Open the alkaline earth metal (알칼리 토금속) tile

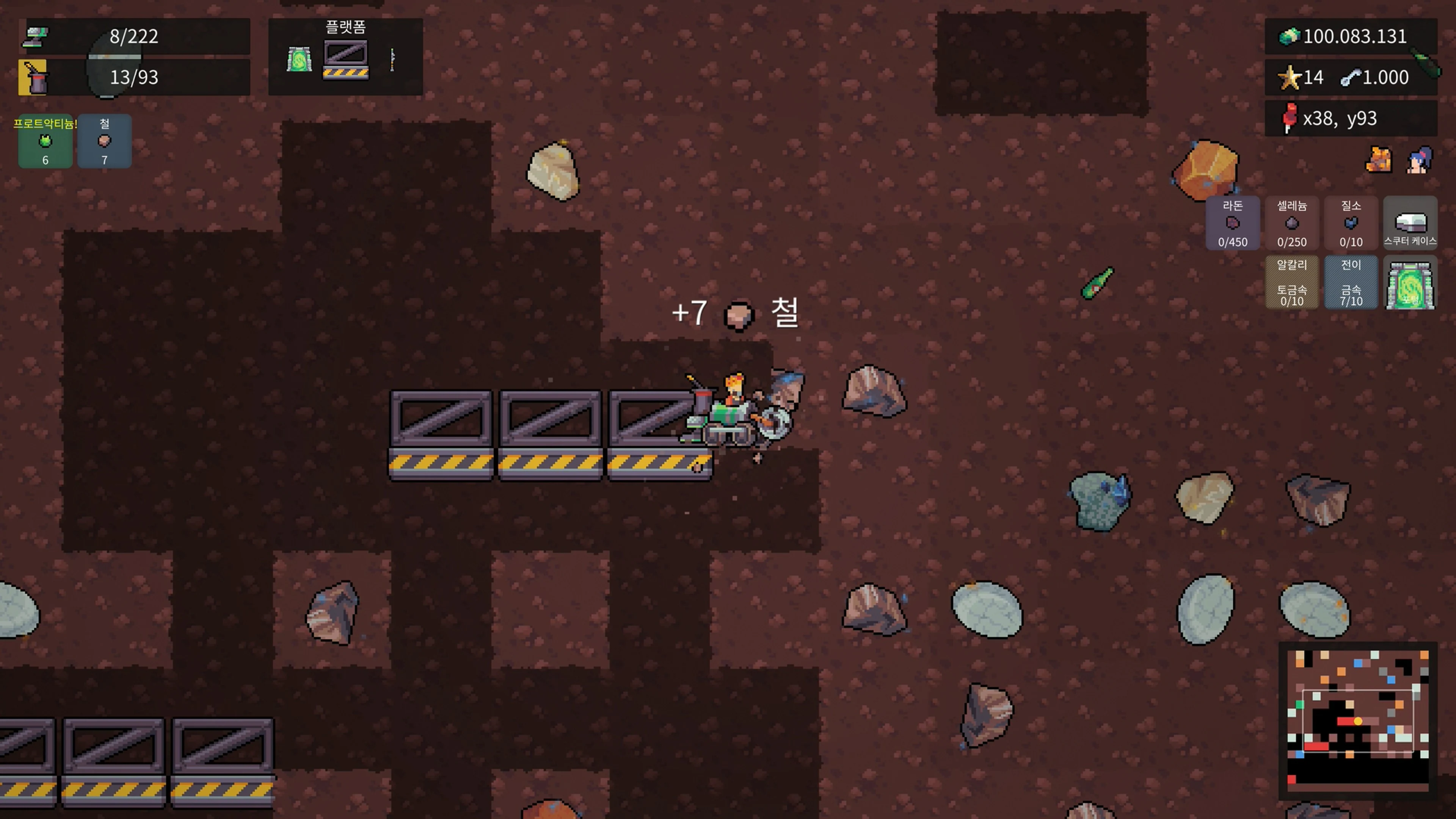tap(1291, 282)
